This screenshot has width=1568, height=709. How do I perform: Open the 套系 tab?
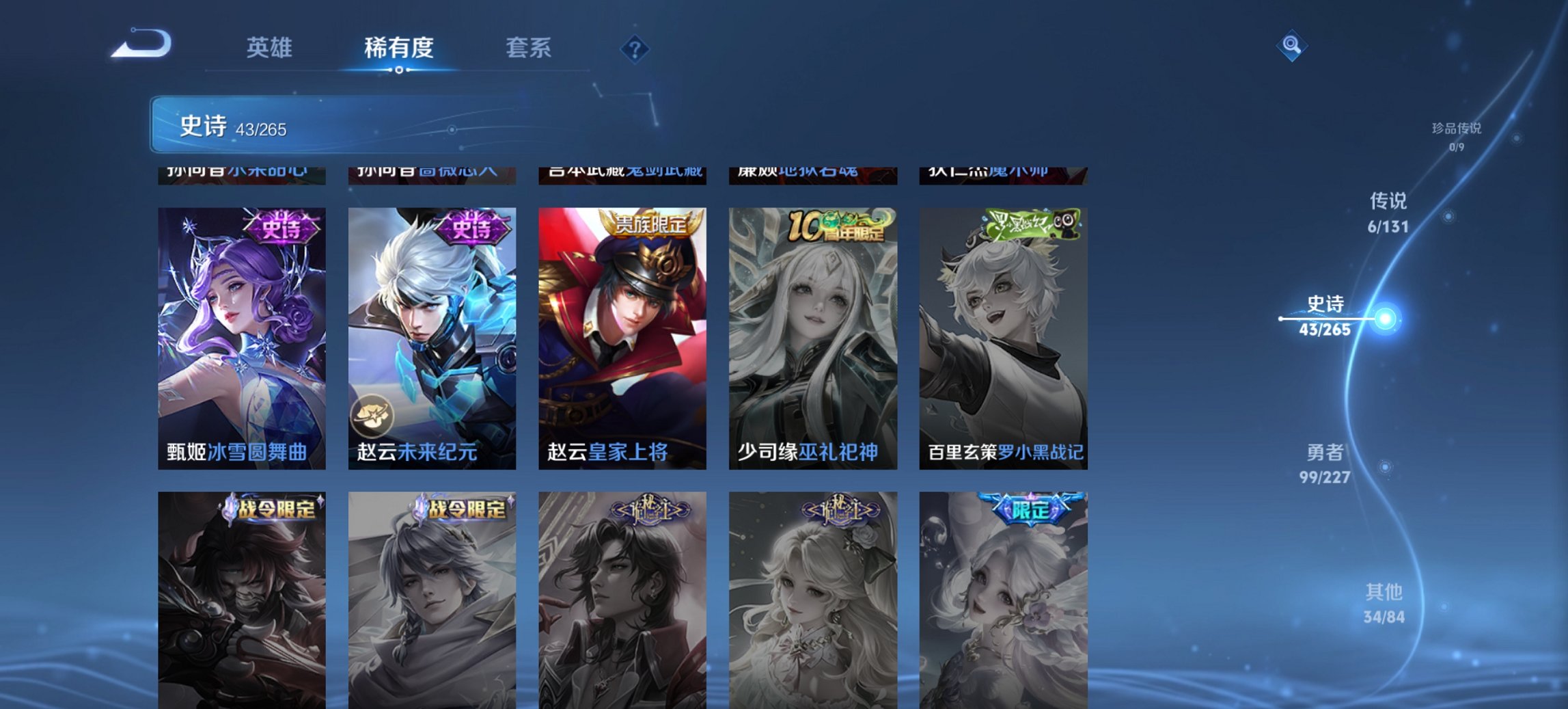click(x=527, y=48)
